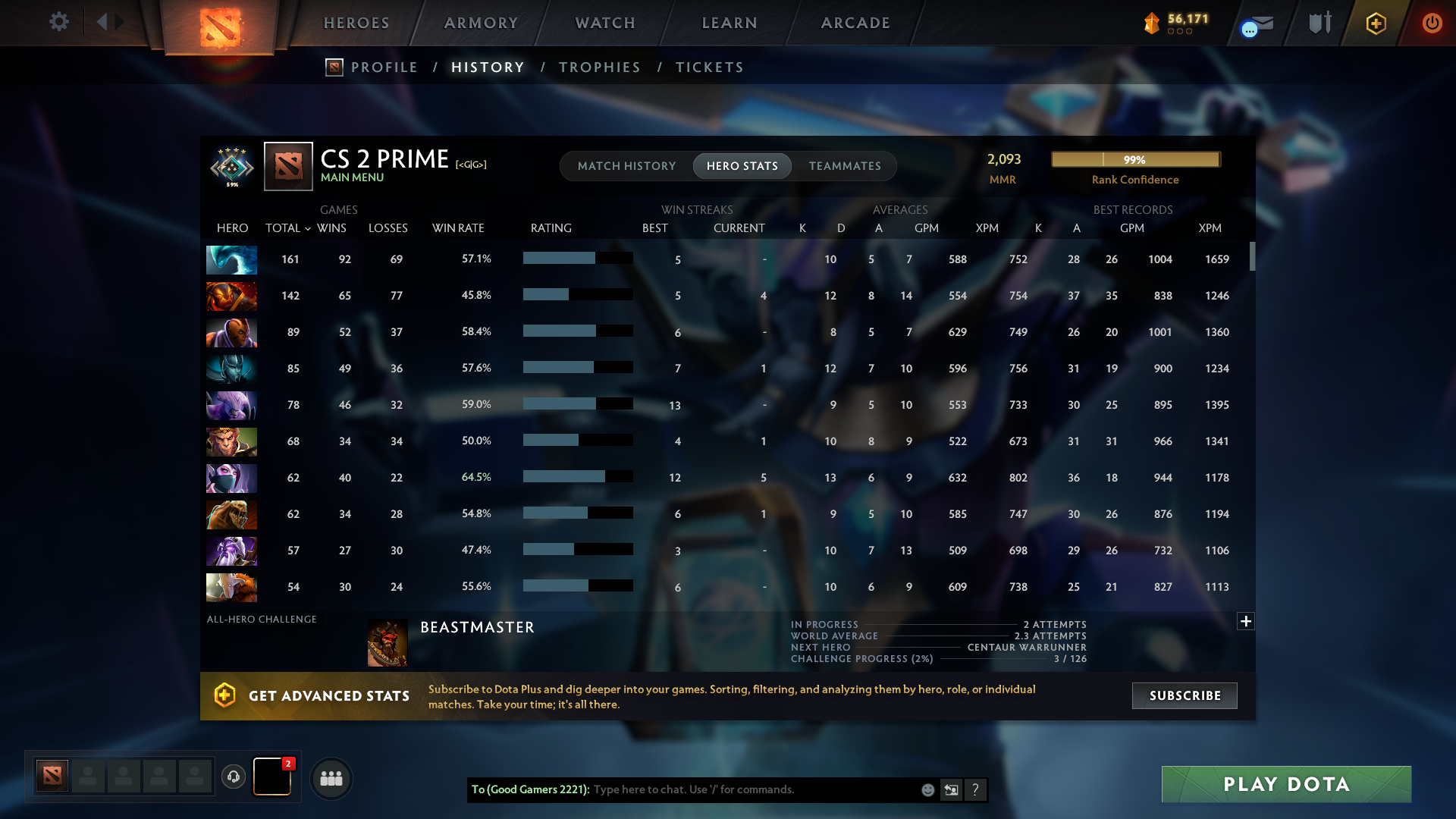Open the Armory via shield and sword icon
This screenshot has width=1456, height=819.
click(x=1319, y=23)
